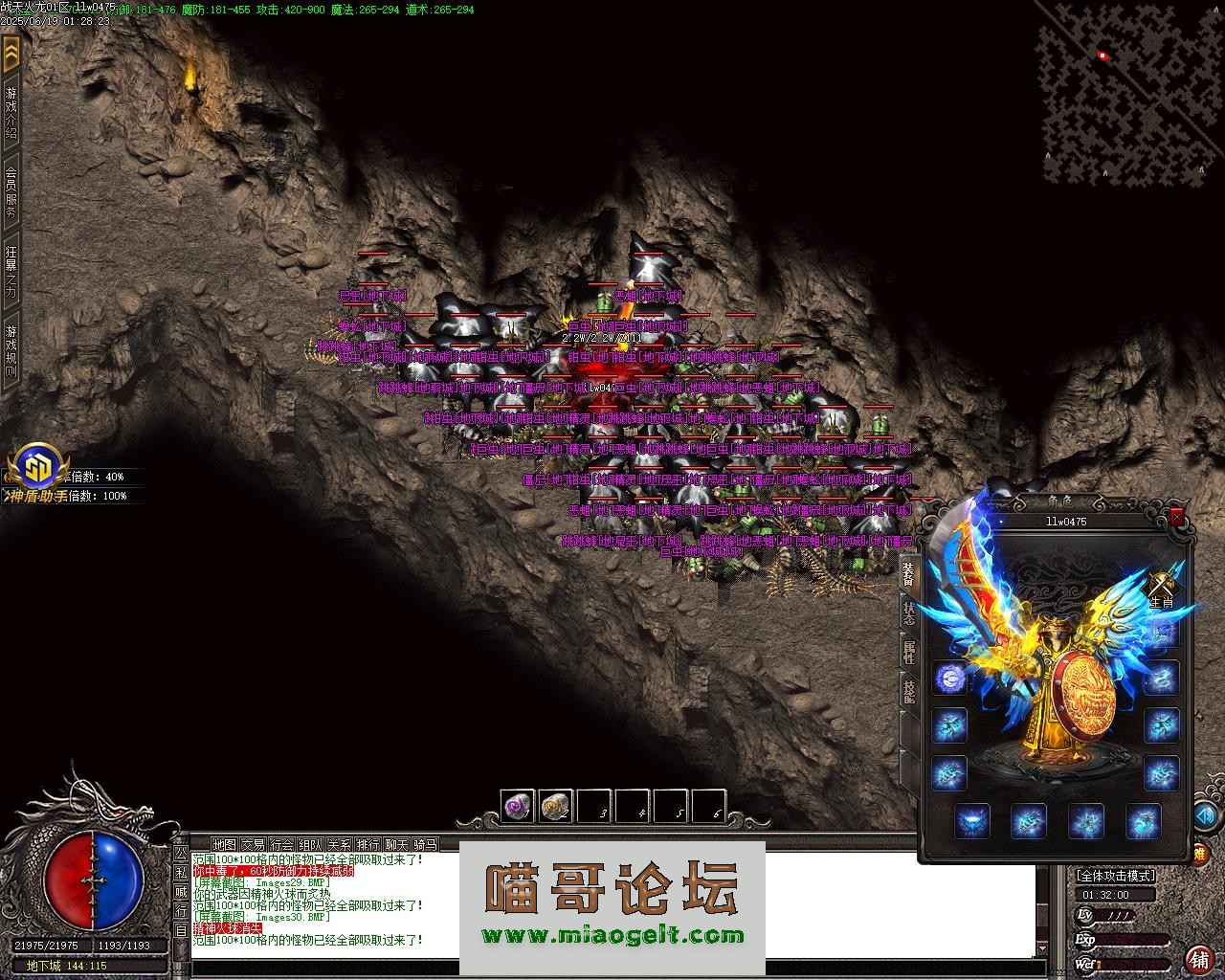Image resolution: width=1225 pixels, height=980 pixels.
Task: Open the 地图 map button
Action: click(224, 844)
